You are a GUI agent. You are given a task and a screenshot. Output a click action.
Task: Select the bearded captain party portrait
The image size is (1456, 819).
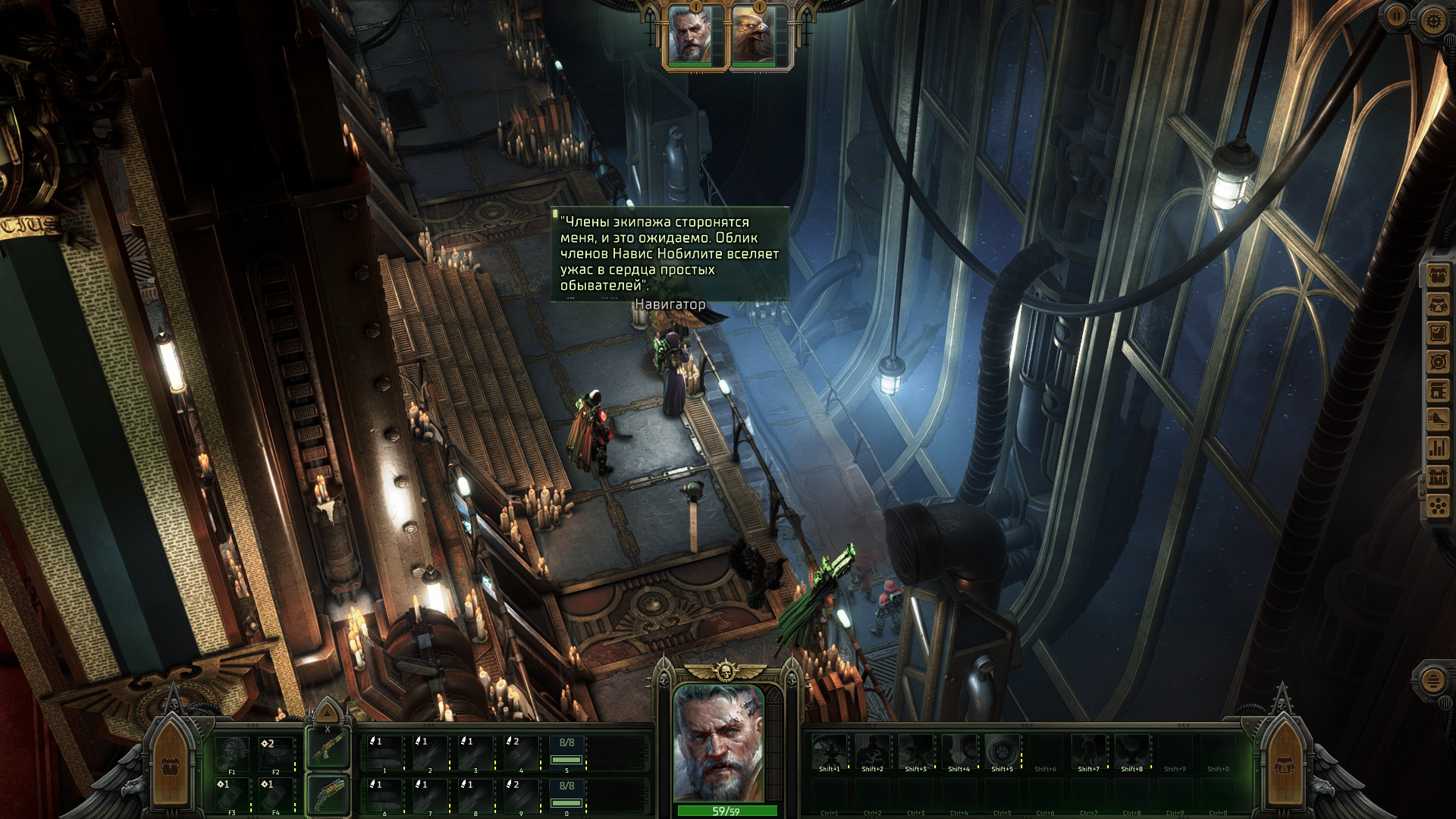click(690, 35)
